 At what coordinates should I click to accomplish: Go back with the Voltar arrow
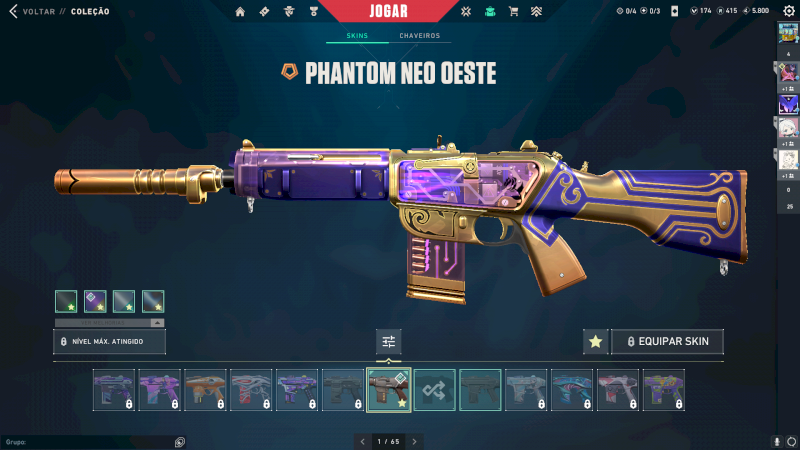coord(13,12)
